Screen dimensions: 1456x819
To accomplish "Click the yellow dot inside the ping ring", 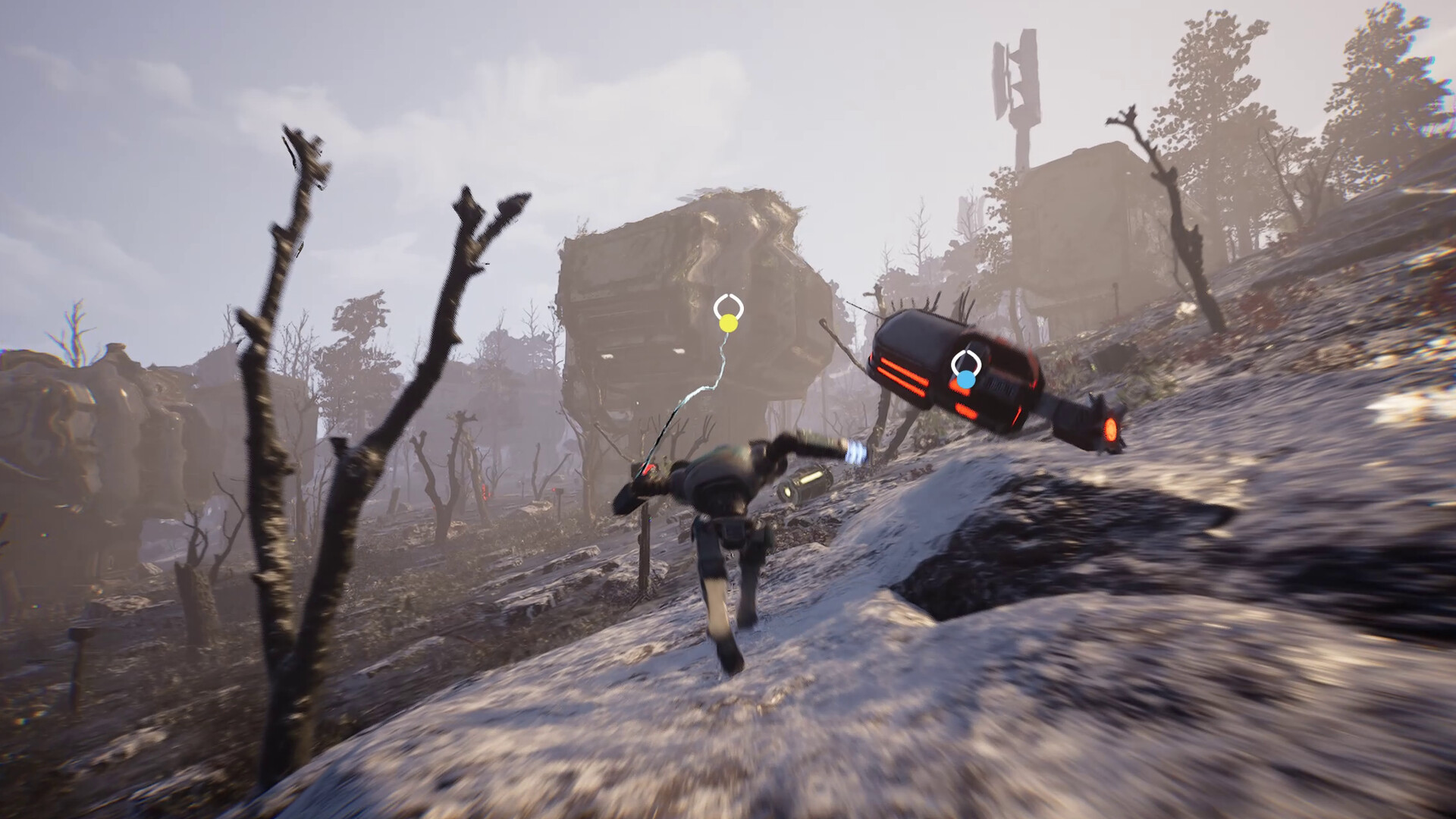I will 726,325.
